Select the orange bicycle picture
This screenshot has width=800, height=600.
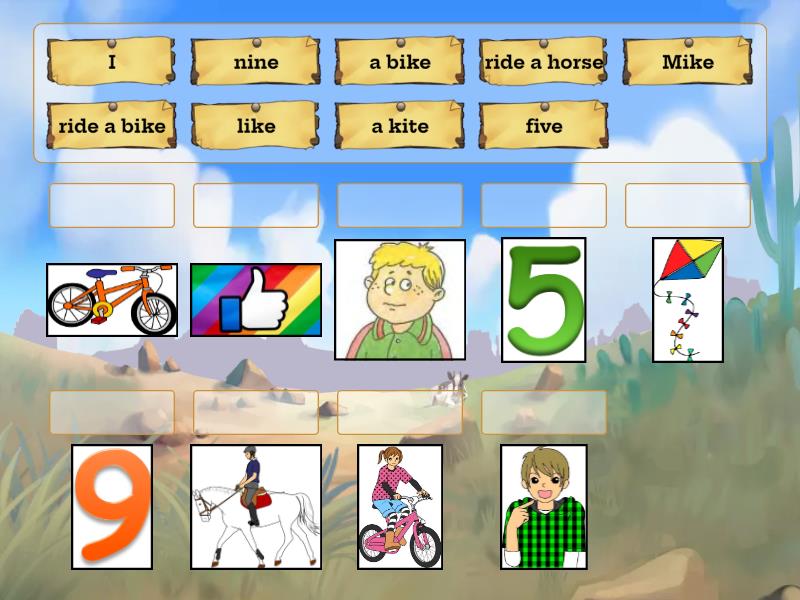pos(112,300)
